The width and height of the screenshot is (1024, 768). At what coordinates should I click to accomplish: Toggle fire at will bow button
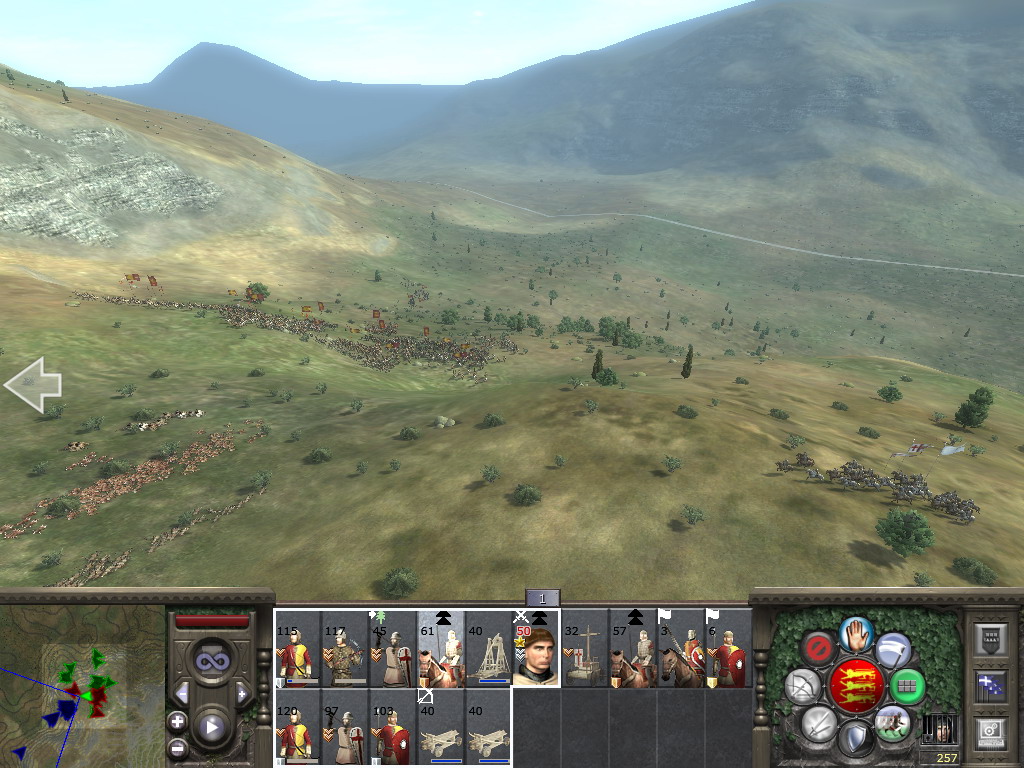coord(803,687)
